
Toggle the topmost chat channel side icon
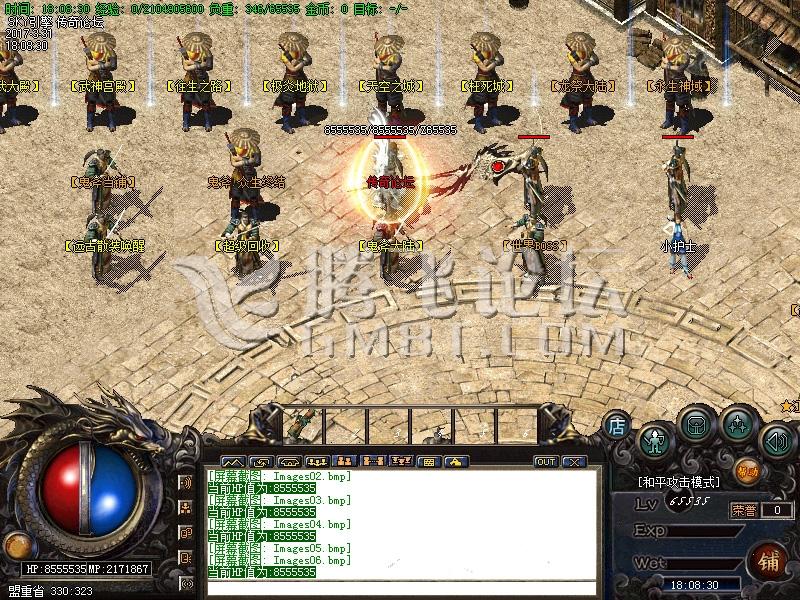(x=186, y=483)
